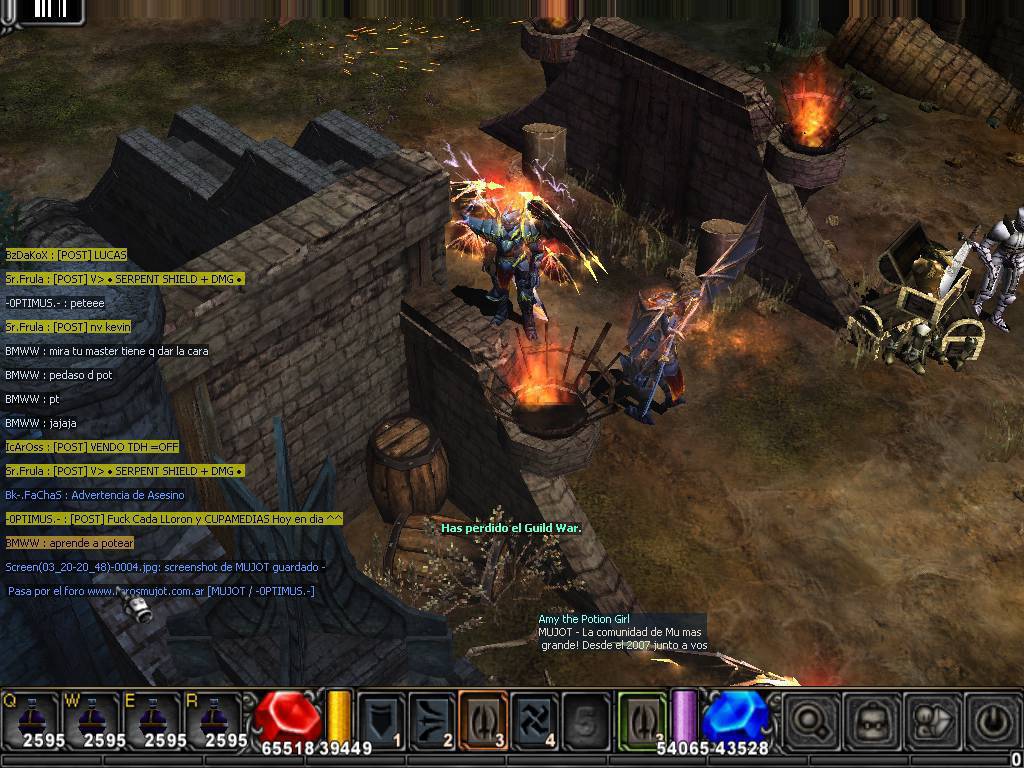Screen dimensions: 1024x768
Task: Use the potion in the E slot
Action: (151, 717)
